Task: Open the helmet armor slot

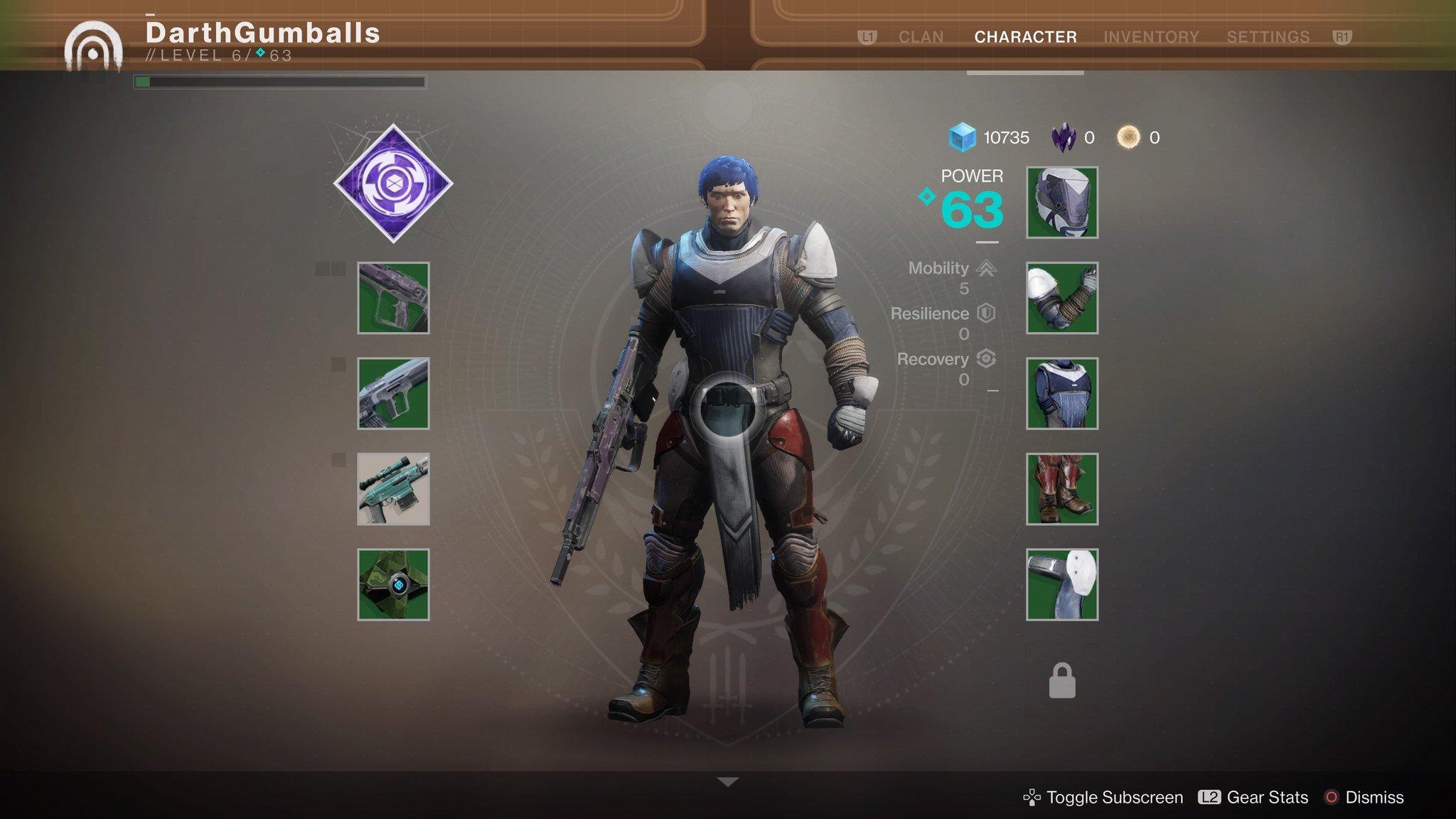Action: point(1062,203)
